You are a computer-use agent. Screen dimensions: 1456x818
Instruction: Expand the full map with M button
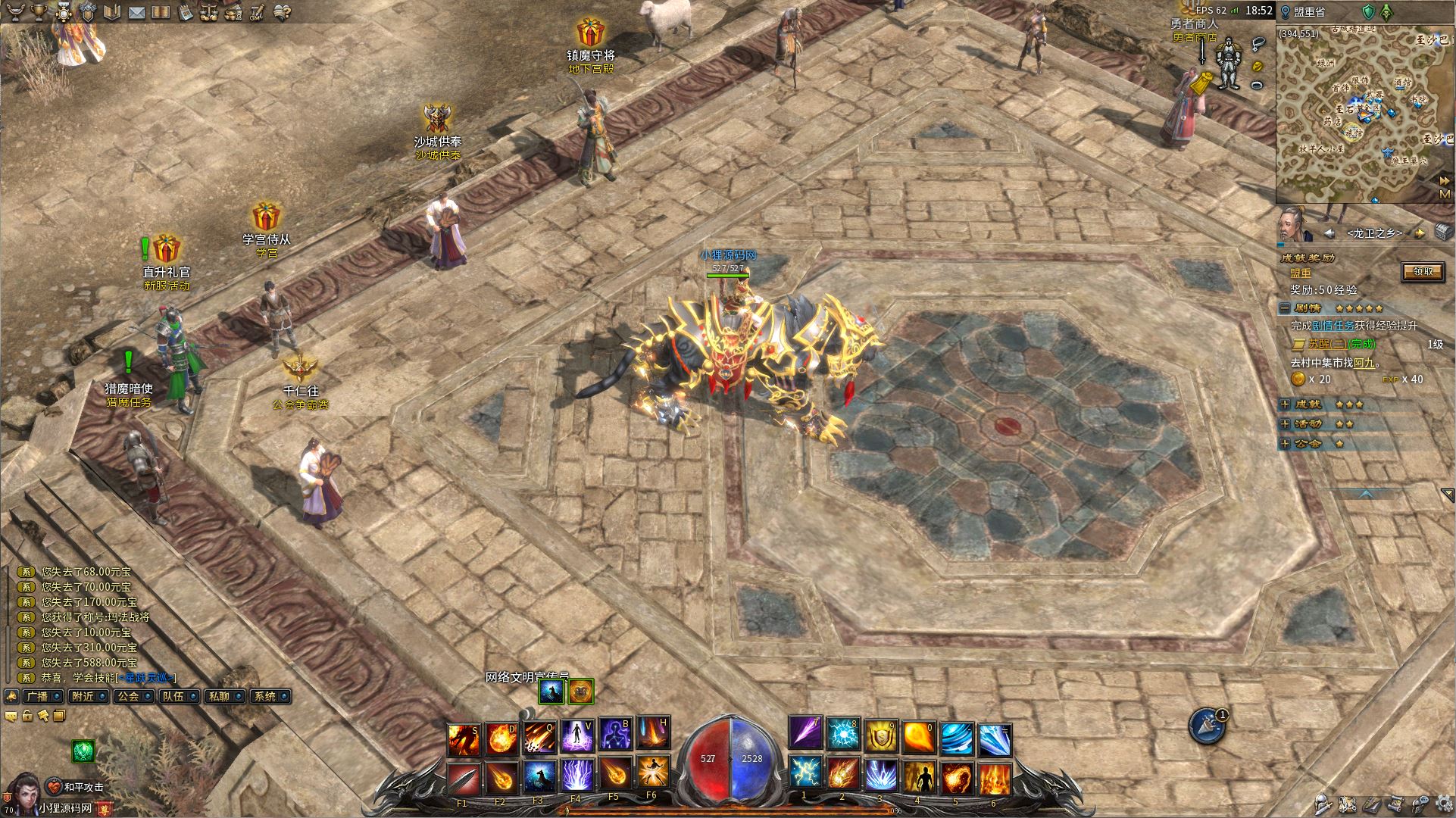(1445, 195)
